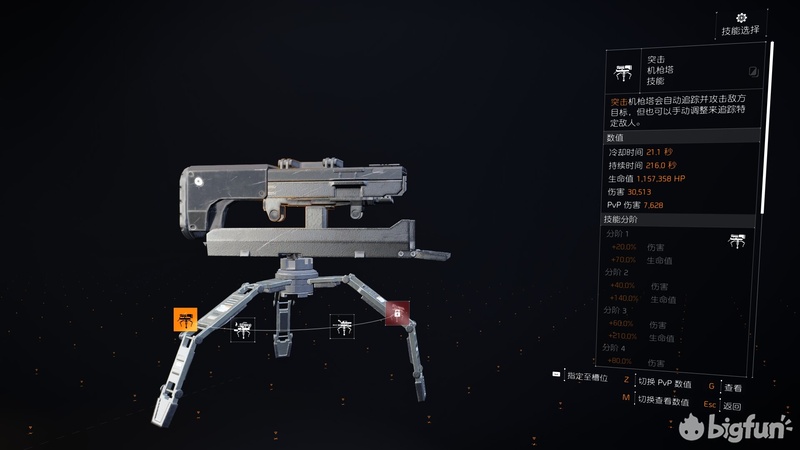This screenshot has height=450, width=800.
Task: Select the highlighted orange Assault turret variant
Action: pyautogui.click(x=185, y=320)
